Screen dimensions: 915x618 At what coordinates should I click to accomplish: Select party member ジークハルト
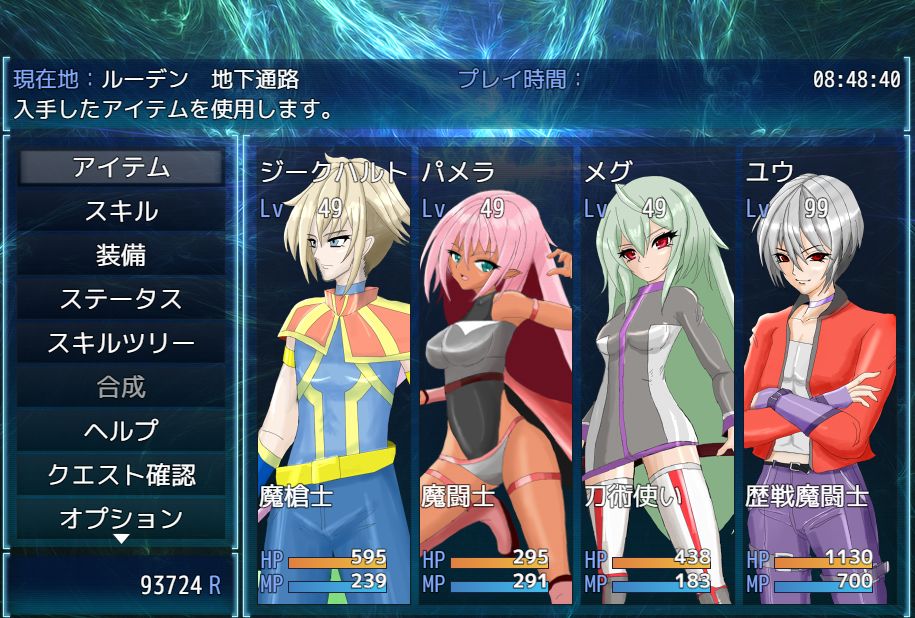tap(334, 380)
